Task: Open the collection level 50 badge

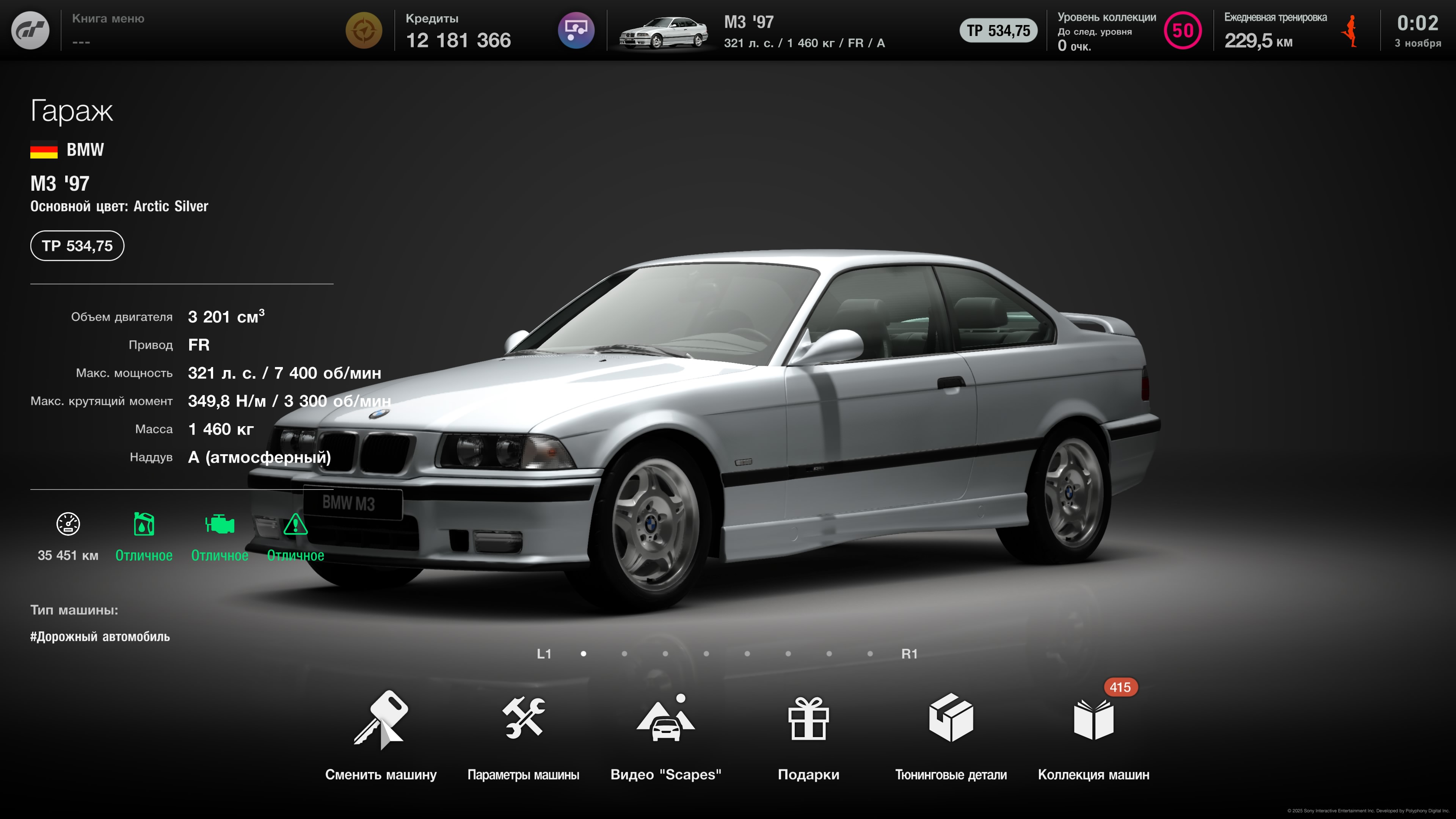Action: [1183, 30]
